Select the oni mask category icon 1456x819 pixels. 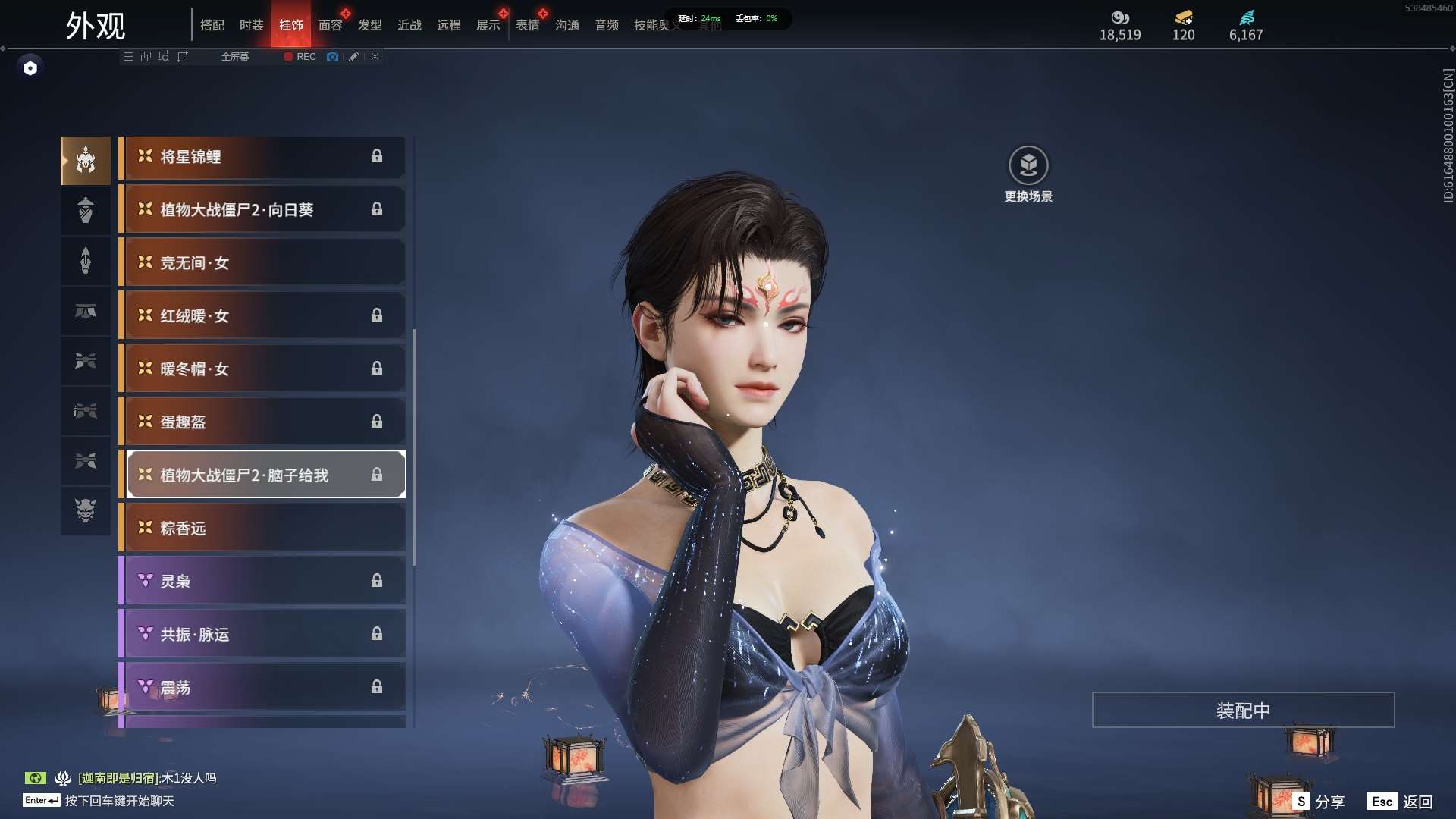[86, 510]
